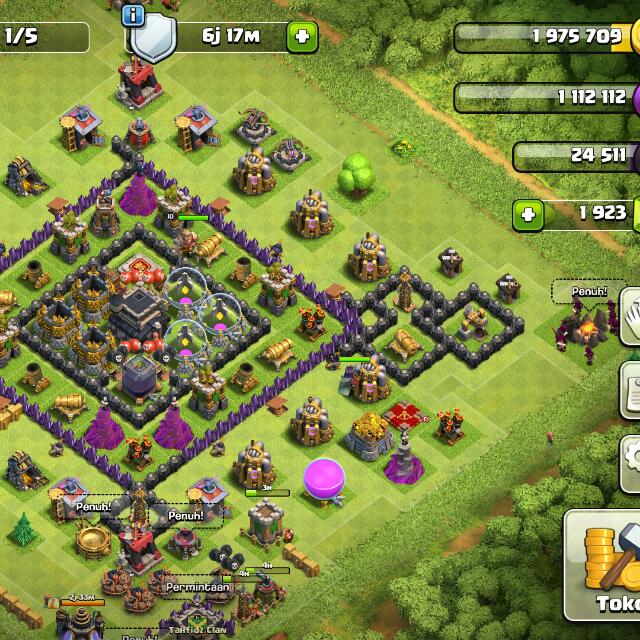Image resolution: width=640 pixels, height=640 pixels.
Task: Buy more gems with green plus
Action: (529, 214)
